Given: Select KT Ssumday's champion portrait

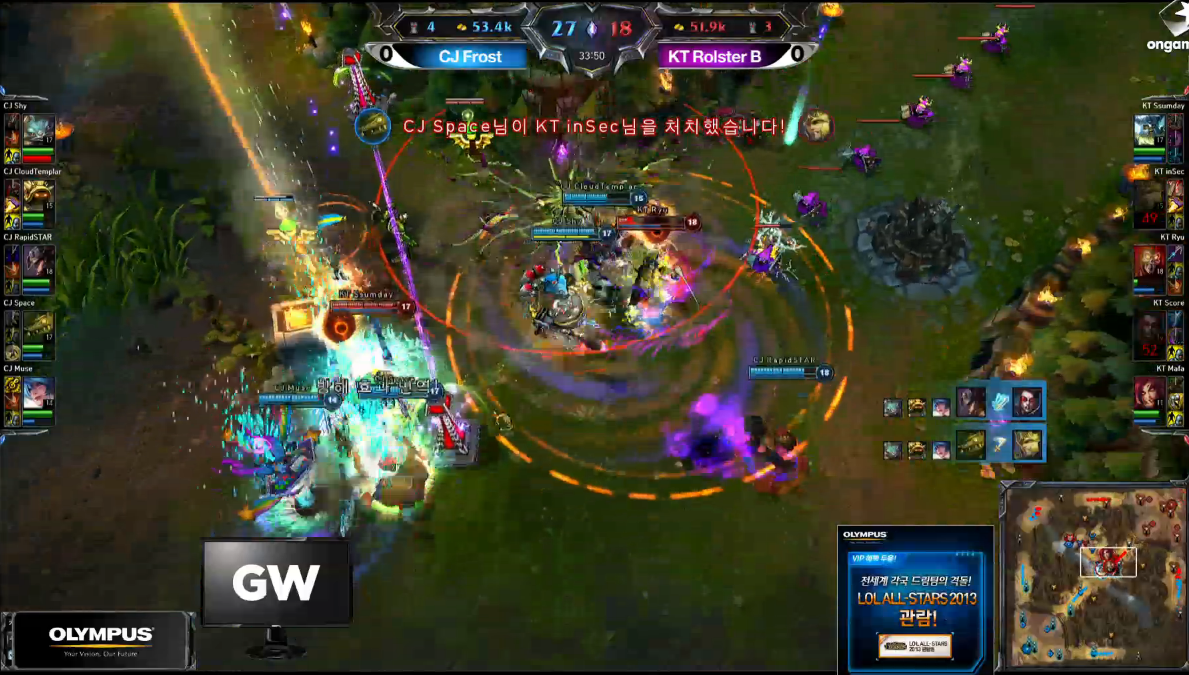Looking at the screenshot, I should [x=1151, y=130].
